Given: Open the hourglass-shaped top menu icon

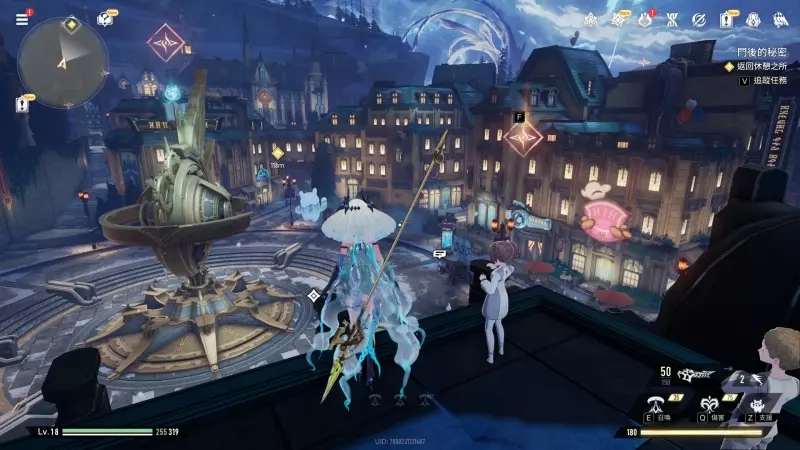Looking at the screenshot, I should point(673,18).
